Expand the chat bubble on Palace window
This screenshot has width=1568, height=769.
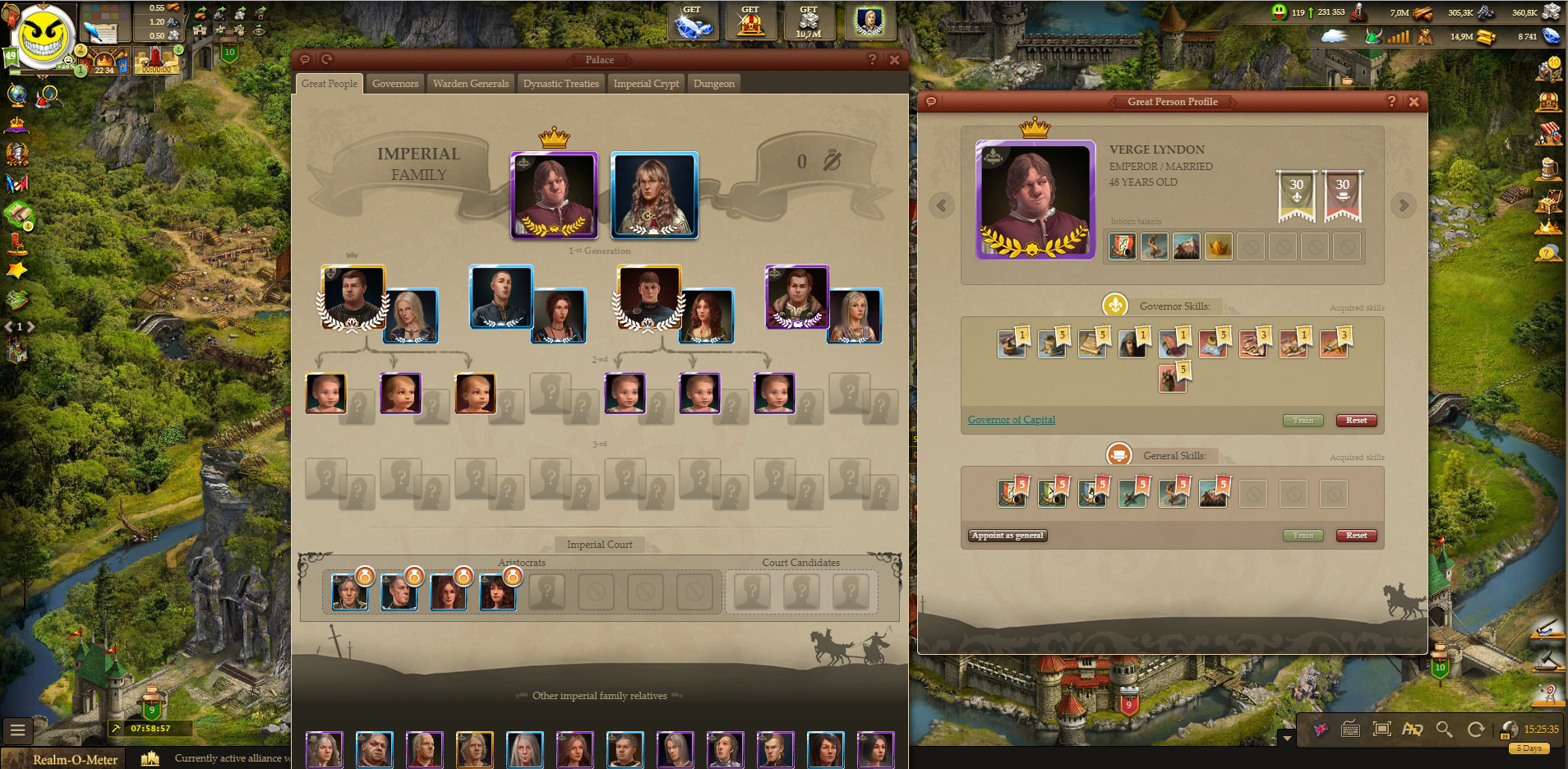(306, 59)
